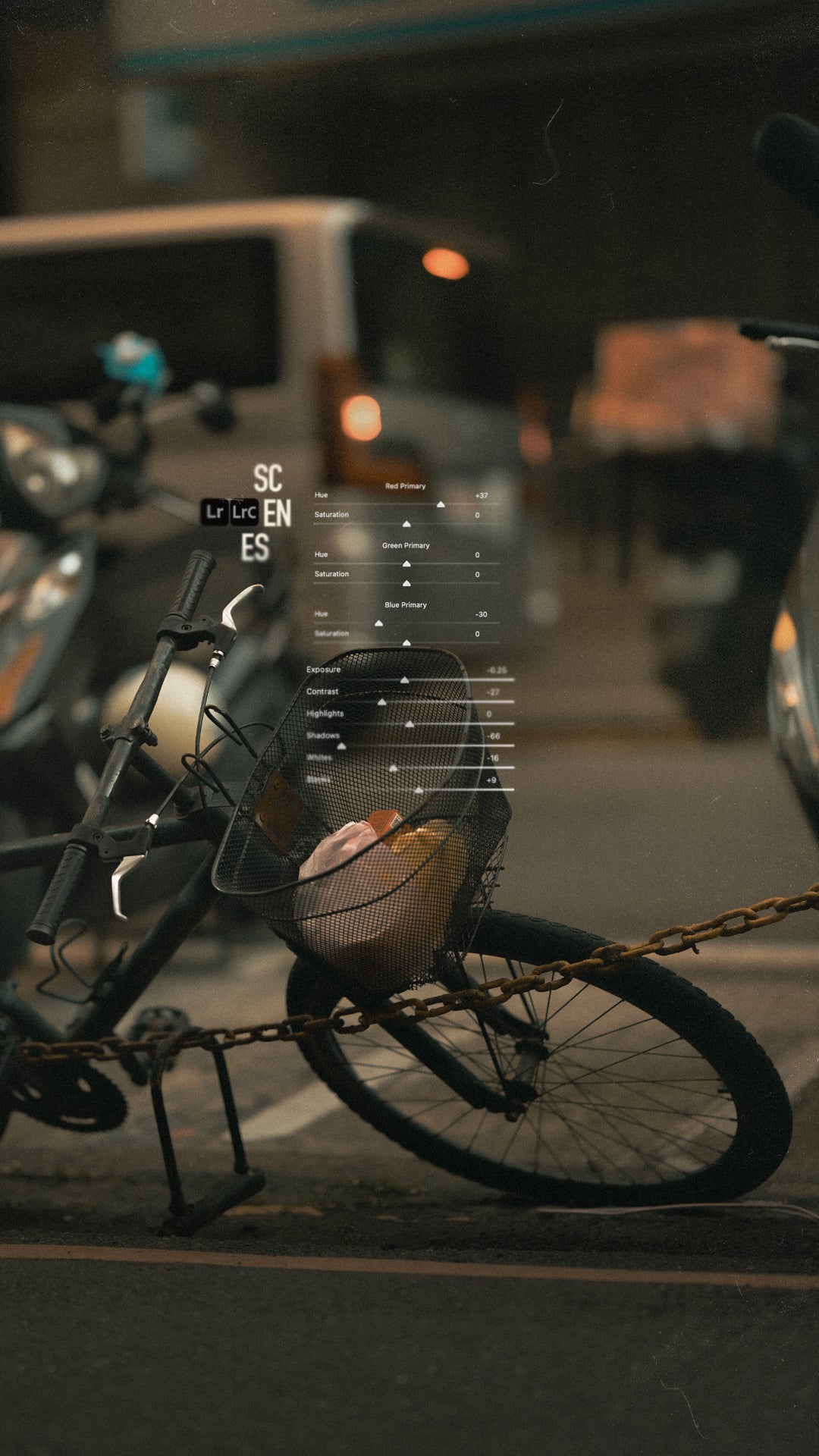This screenshot has height=1456, width=819.
Task: Select the Green Primary Saturation slider handle
Action: 406,583
